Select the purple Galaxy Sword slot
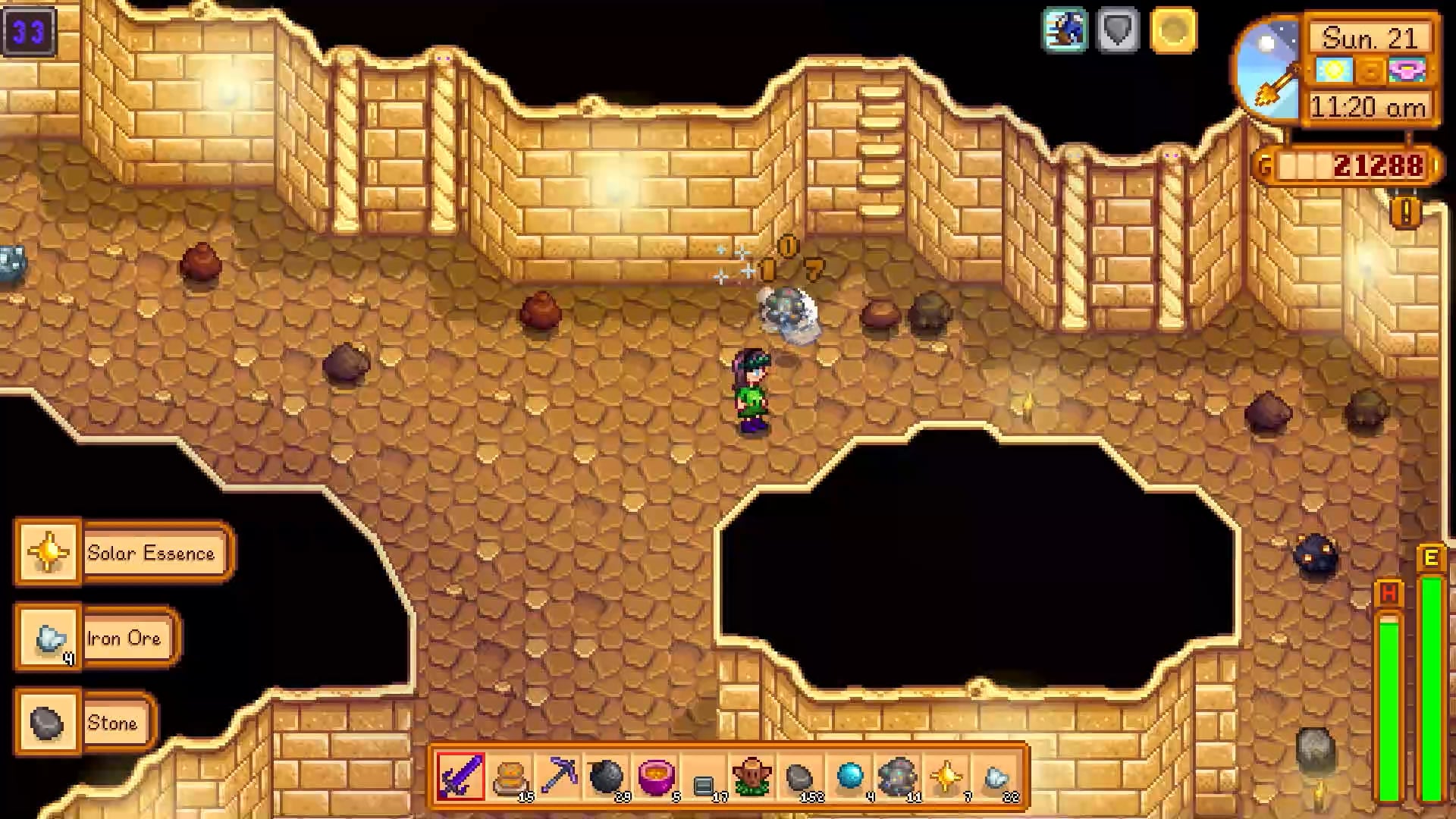Viewport: 1456px width, 819px height. click(460, 777)
